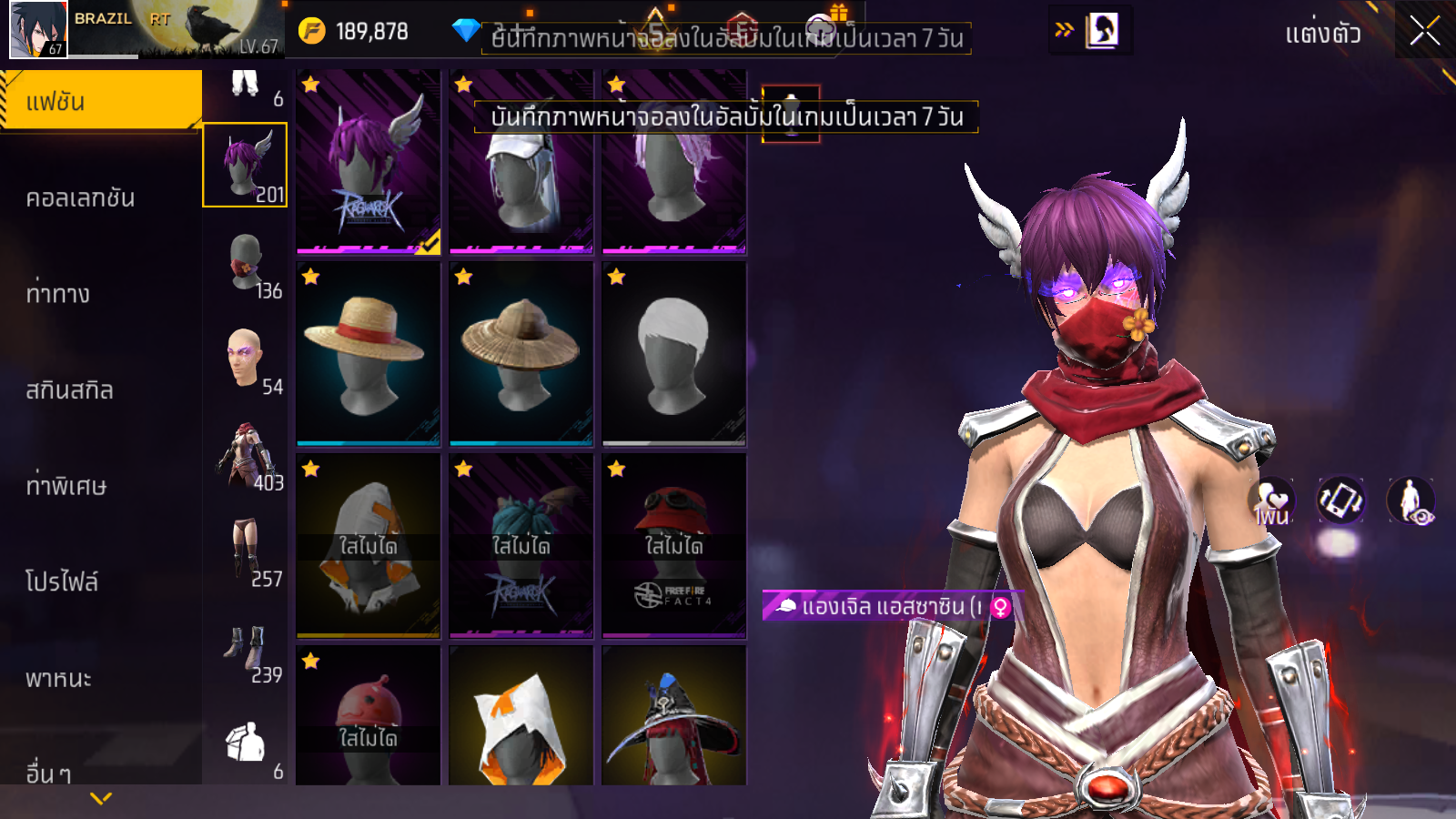Screen dimensions: 1456x819
Task: Equip the straw hat with red band
Action: [x=368, y=354]
